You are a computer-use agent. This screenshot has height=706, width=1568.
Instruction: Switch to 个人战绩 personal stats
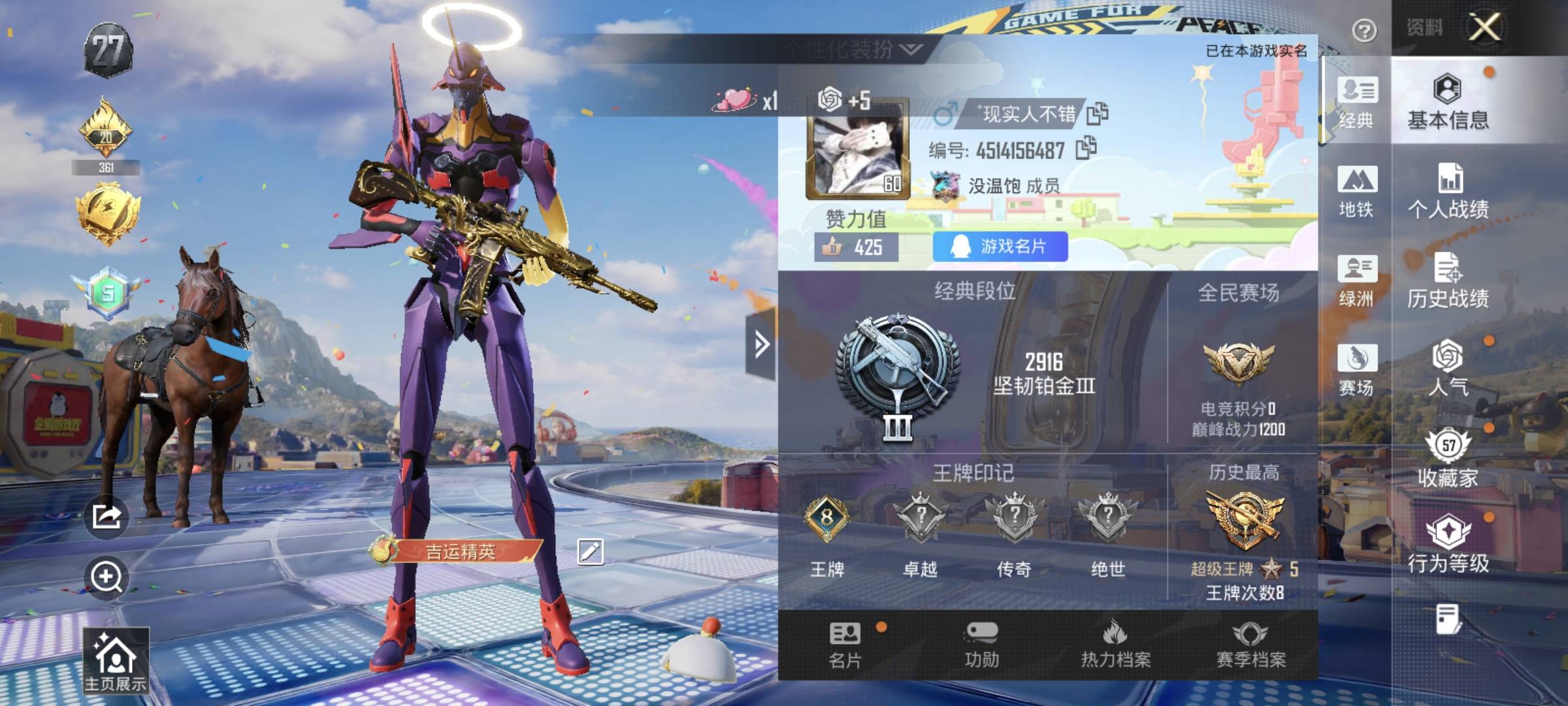(1448, 192)
